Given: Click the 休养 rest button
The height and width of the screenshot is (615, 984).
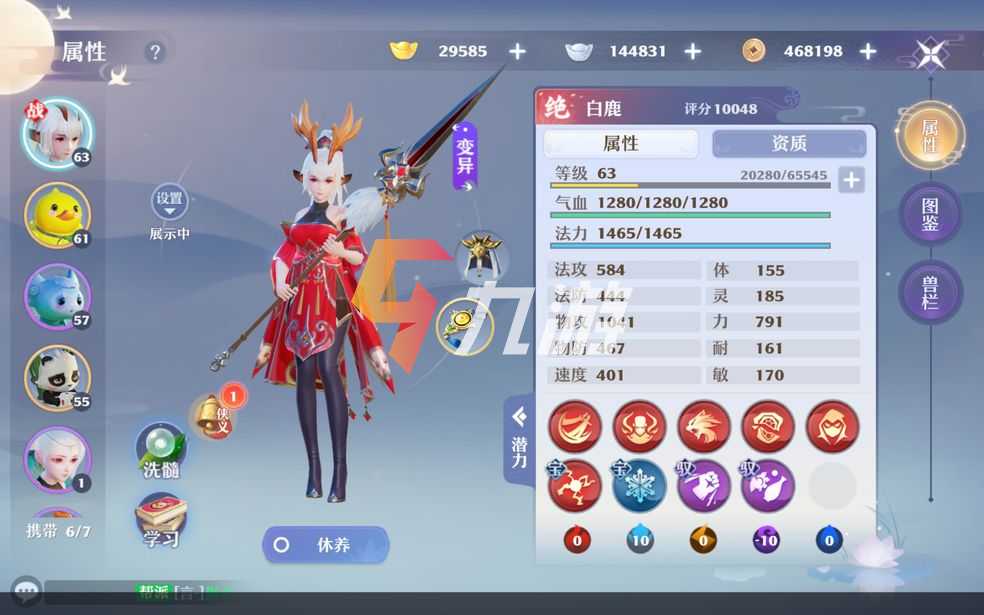Looking at the screenshot, I should tap(325, 545).
